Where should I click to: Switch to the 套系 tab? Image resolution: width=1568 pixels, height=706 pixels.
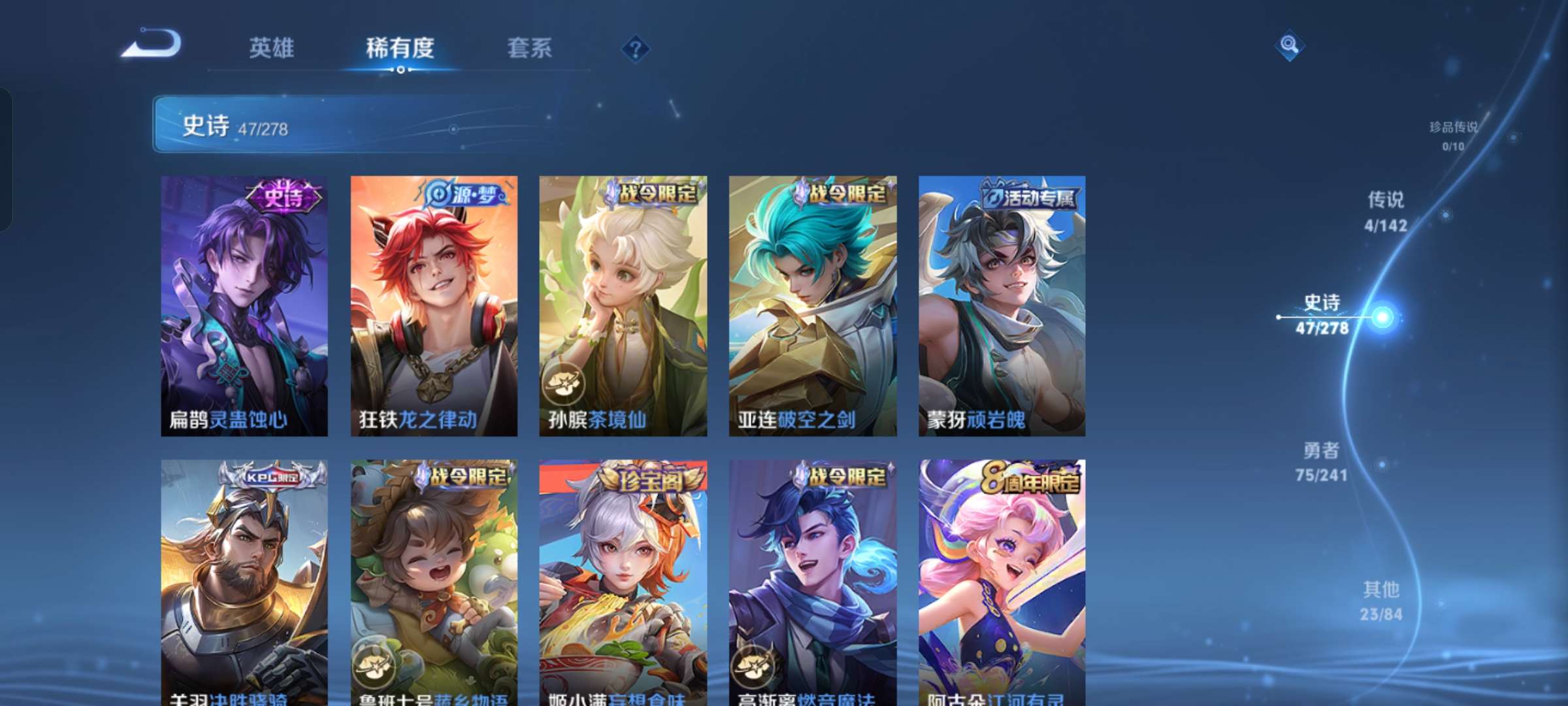click(529, 49)
